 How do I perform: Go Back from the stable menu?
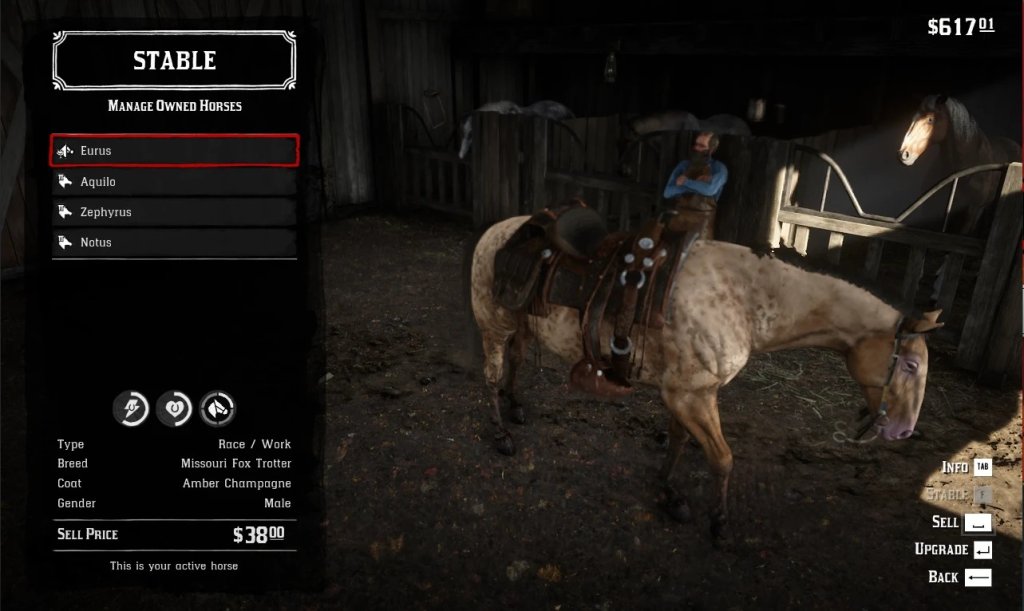click(x=959, y=577)
